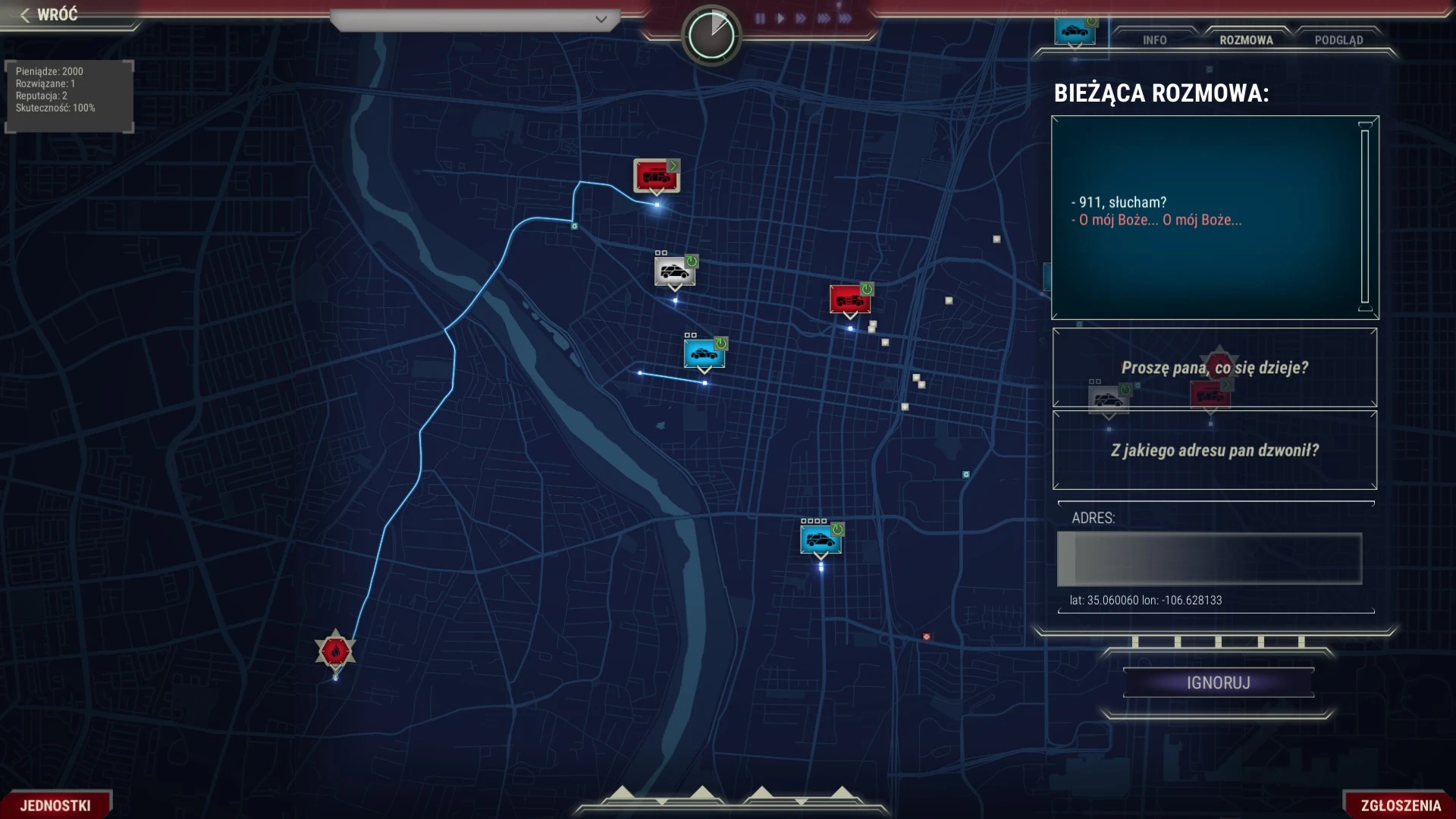The image size is (1456, 819).
Task: Switch to the INFO tab
Action: 1154,40
